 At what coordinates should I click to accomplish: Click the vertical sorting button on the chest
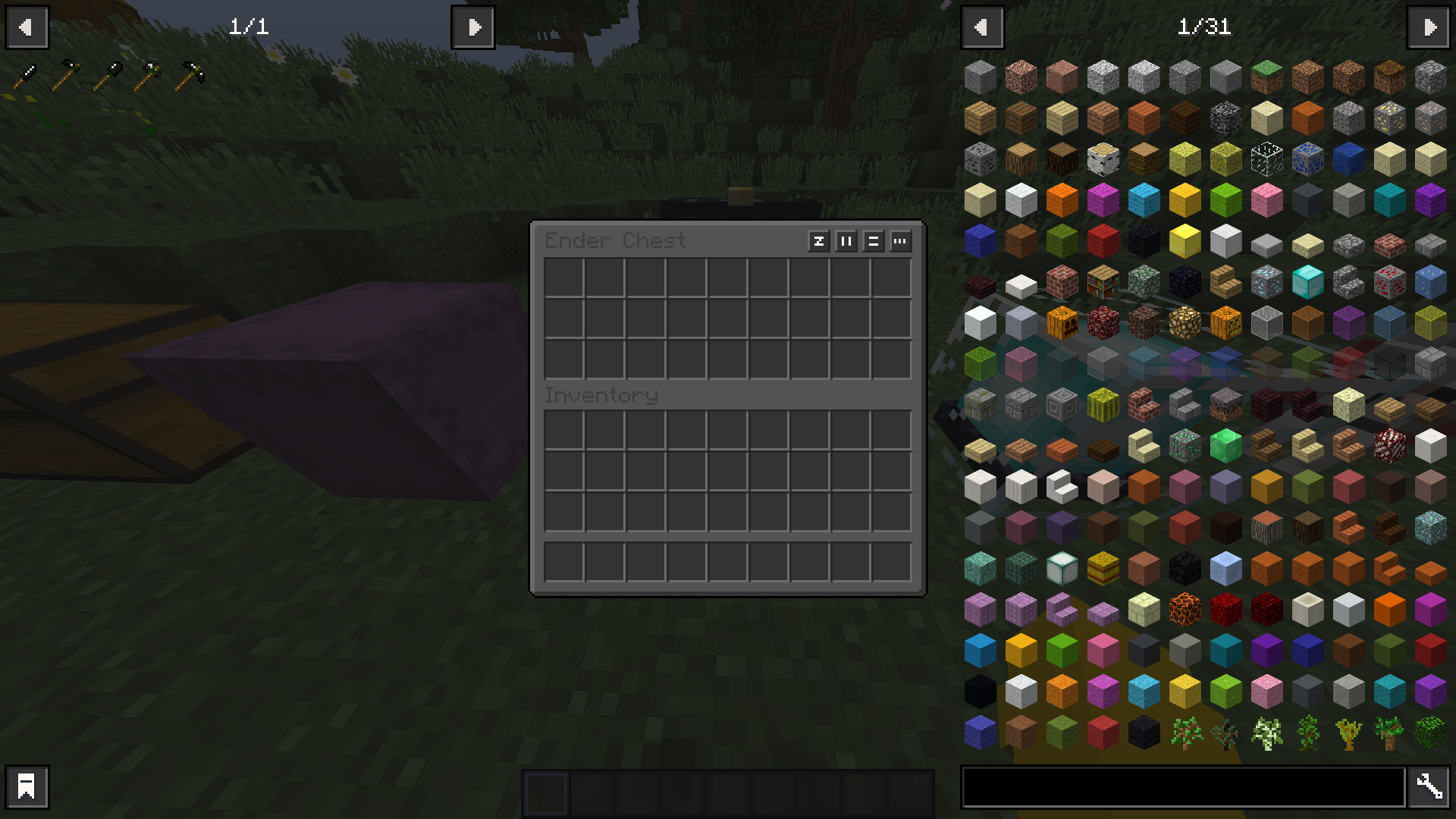(846, 242)
